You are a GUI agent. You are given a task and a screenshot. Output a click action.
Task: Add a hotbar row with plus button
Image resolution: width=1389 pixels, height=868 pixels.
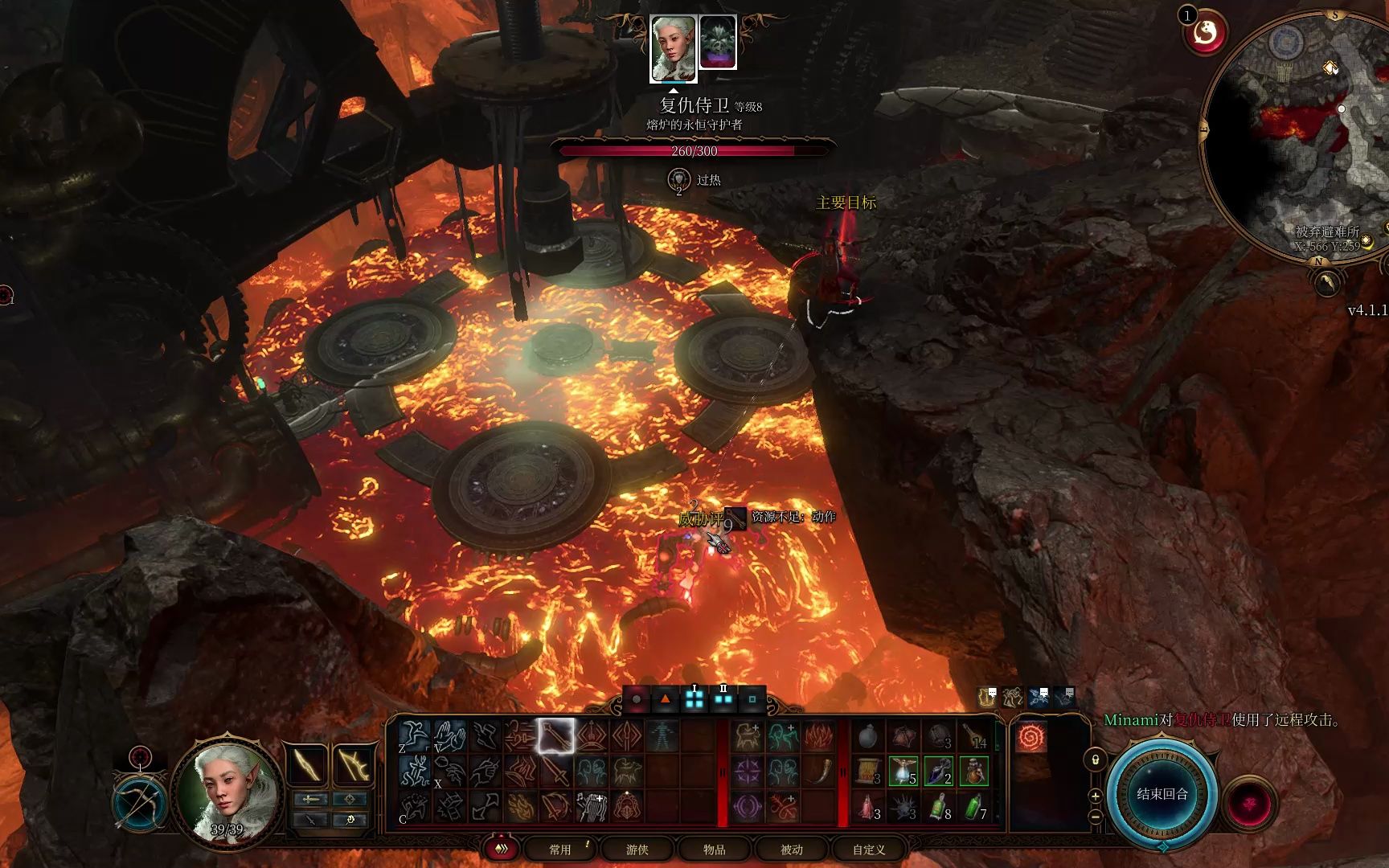pyautogui.click(x=1095, y=796)
